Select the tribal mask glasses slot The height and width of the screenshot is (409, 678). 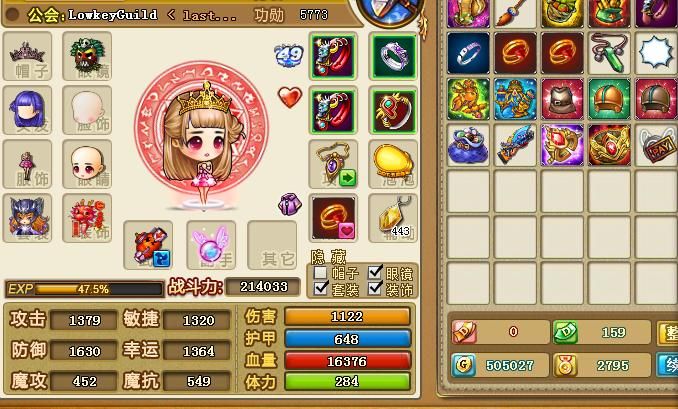(87, 56)
